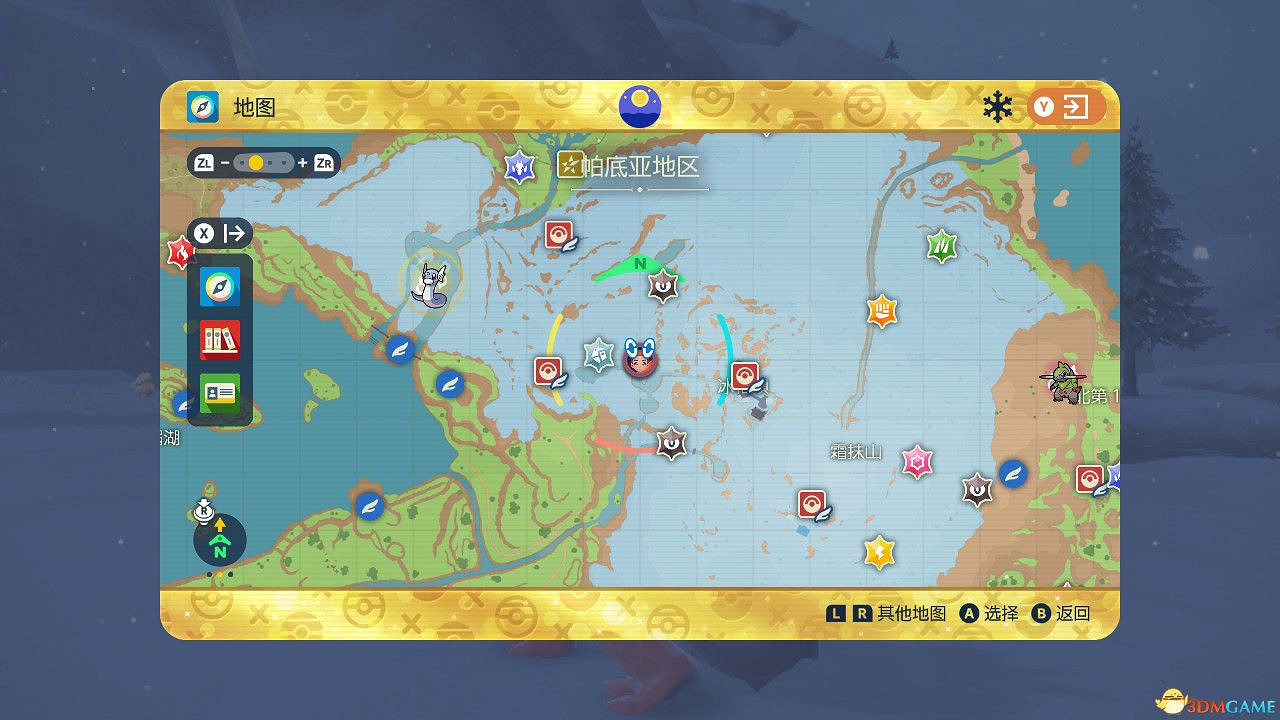Select the pink gym badge star near 霜抺山
Screen dimensions: 1280x720
point(917,461)
